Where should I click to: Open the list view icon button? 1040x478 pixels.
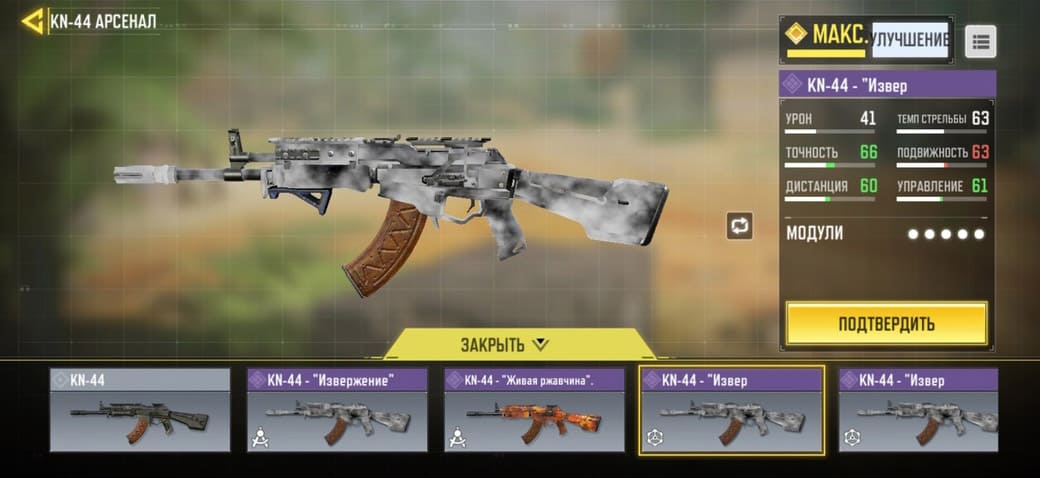click(x=980, y=41)
